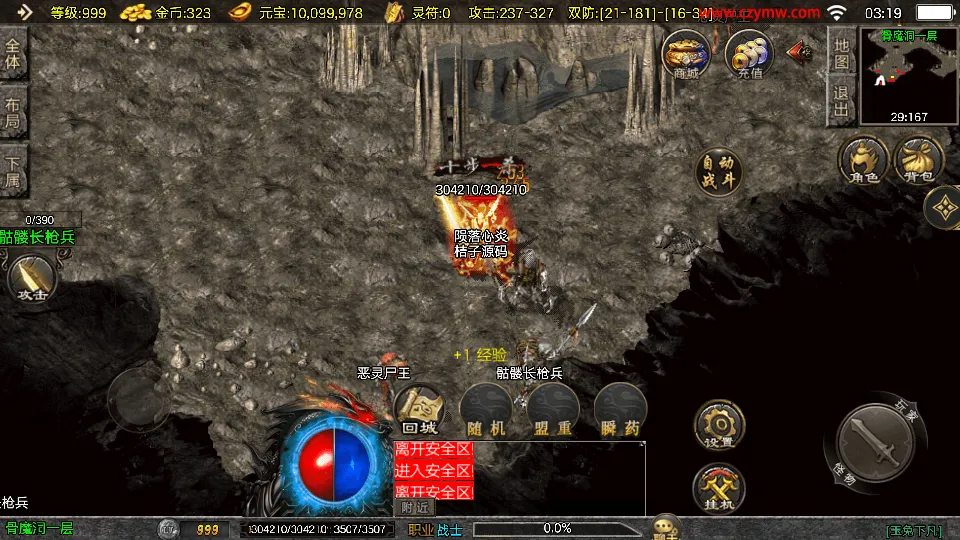Open the 角色 character sheet
This screenshot has width=960, height=540.
click(864, 161)
